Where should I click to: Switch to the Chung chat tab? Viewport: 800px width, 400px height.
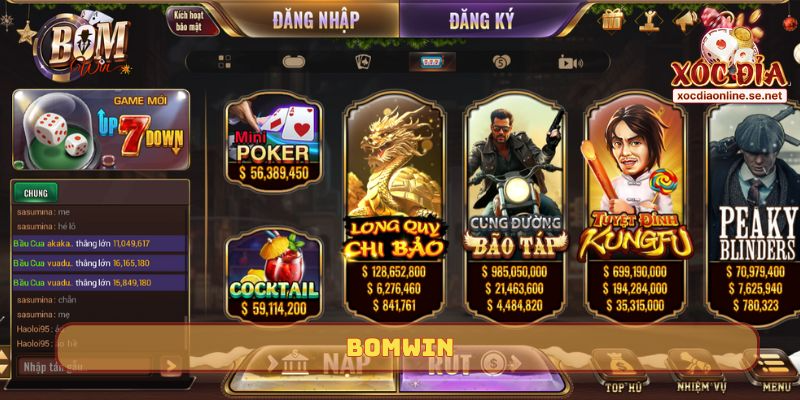click(35, 192)
